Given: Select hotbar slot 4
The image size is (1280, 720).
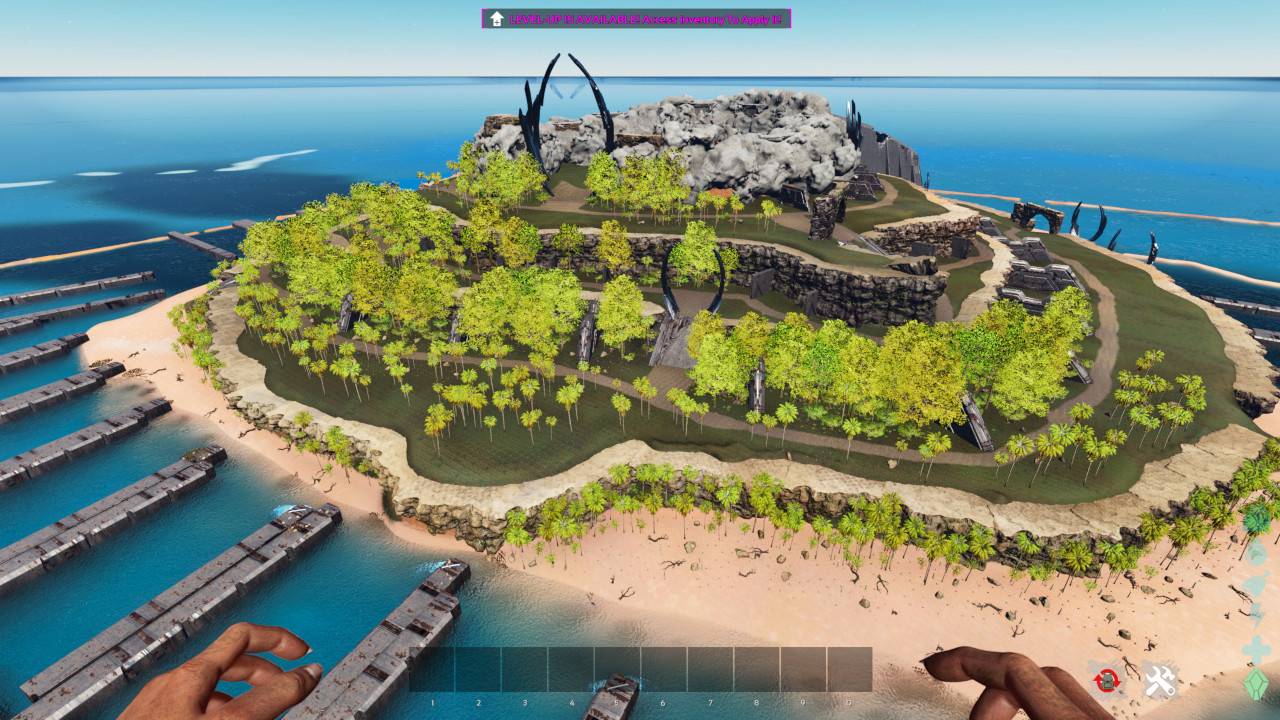Looking at the screenshot, I should click(x=571, y=668).
